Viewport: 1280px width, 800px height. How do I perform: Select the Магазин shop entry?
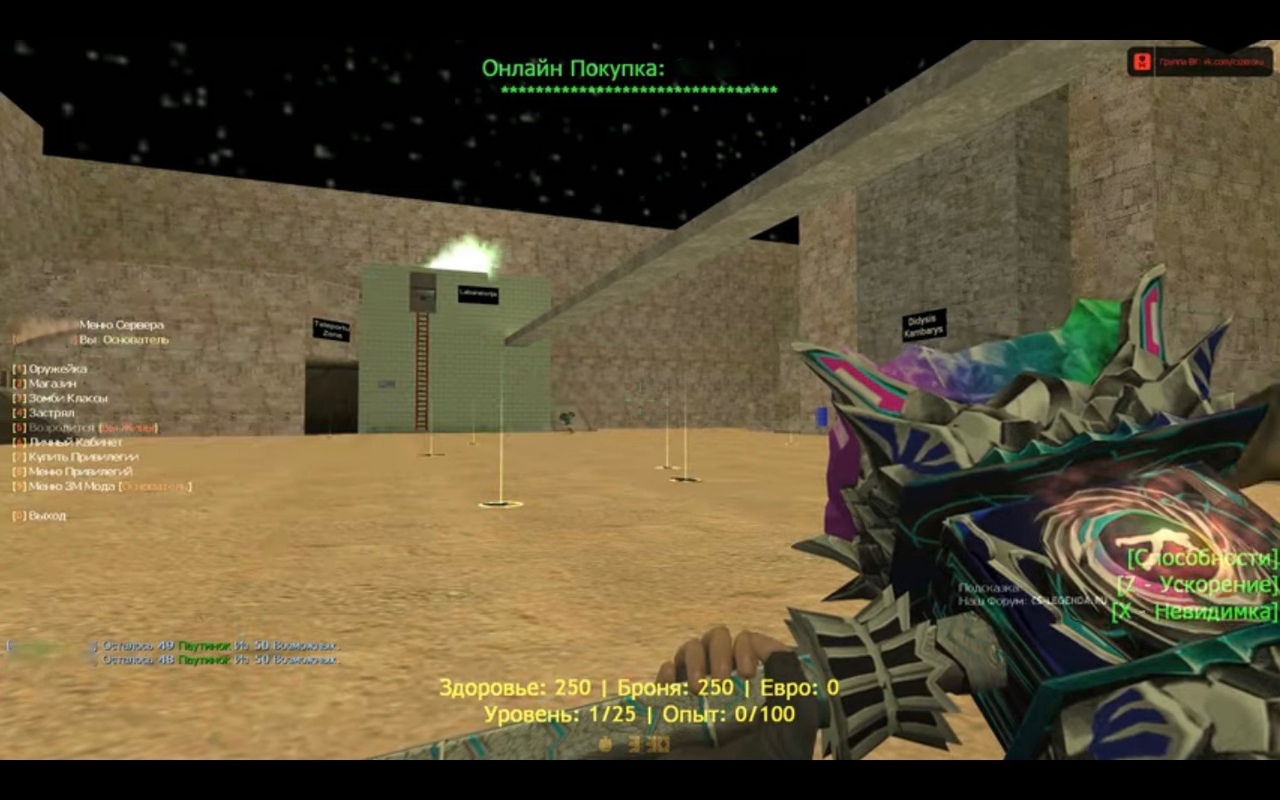52,384
